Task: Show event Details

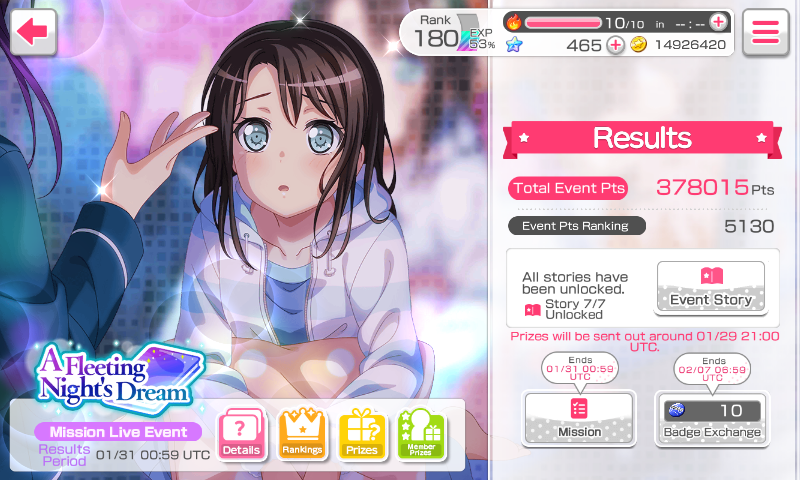Action: pyautogui.click(x=241, y=435)
